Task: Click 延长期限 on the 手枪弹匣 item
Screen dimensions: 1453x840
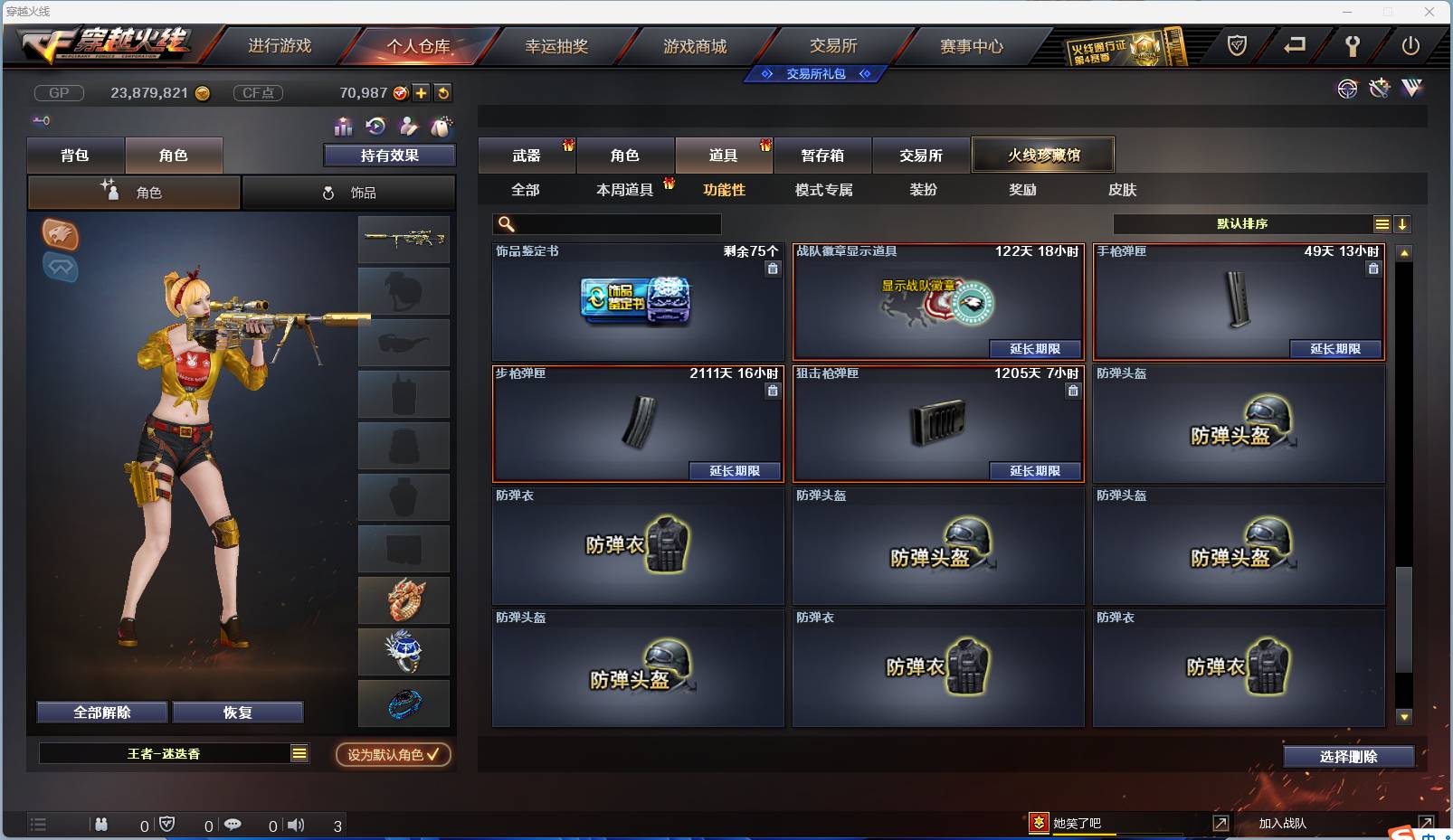Action: tap(1336, 349)
